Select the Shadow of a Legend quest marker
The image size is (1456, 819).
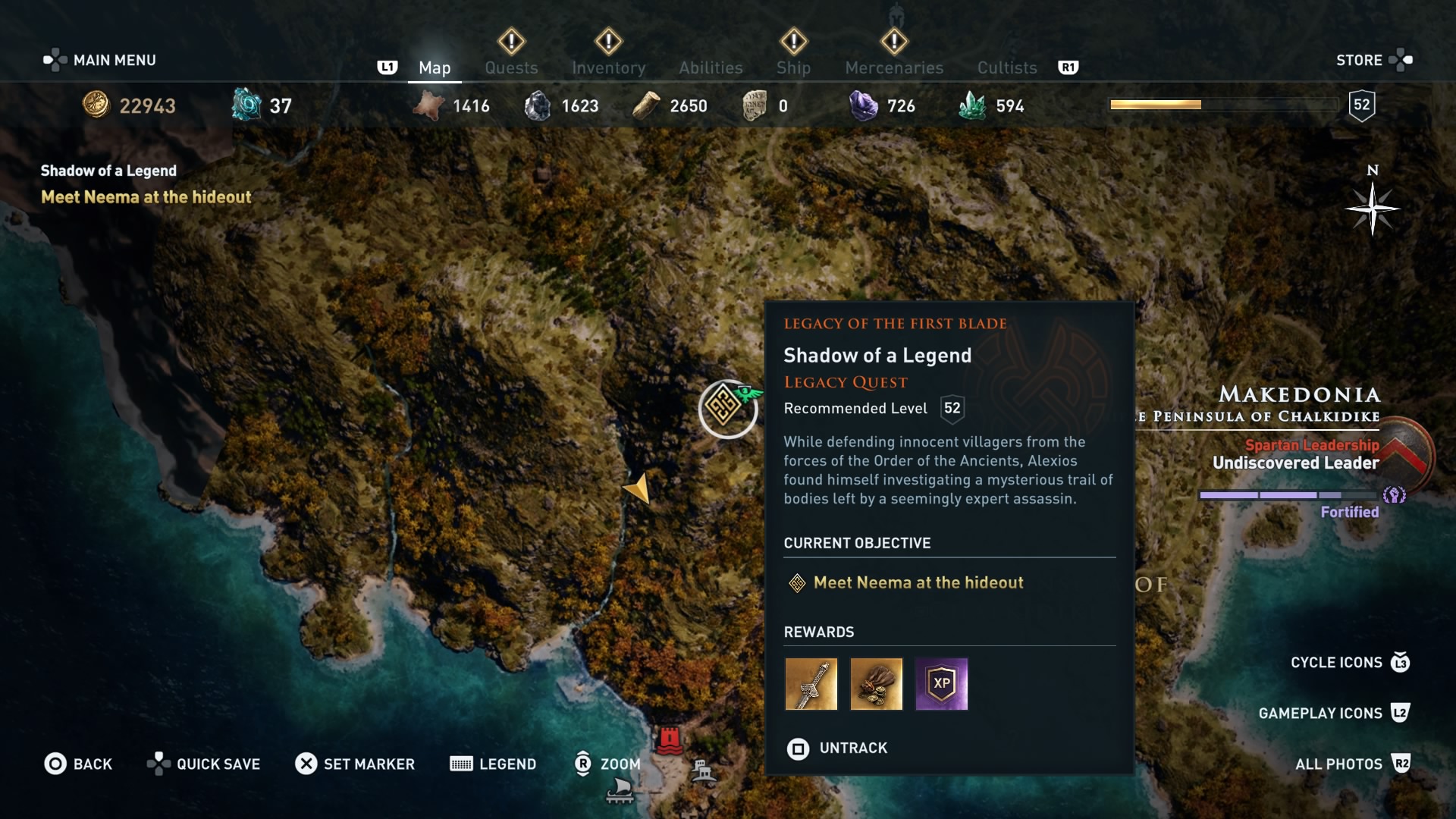(726, 409)
